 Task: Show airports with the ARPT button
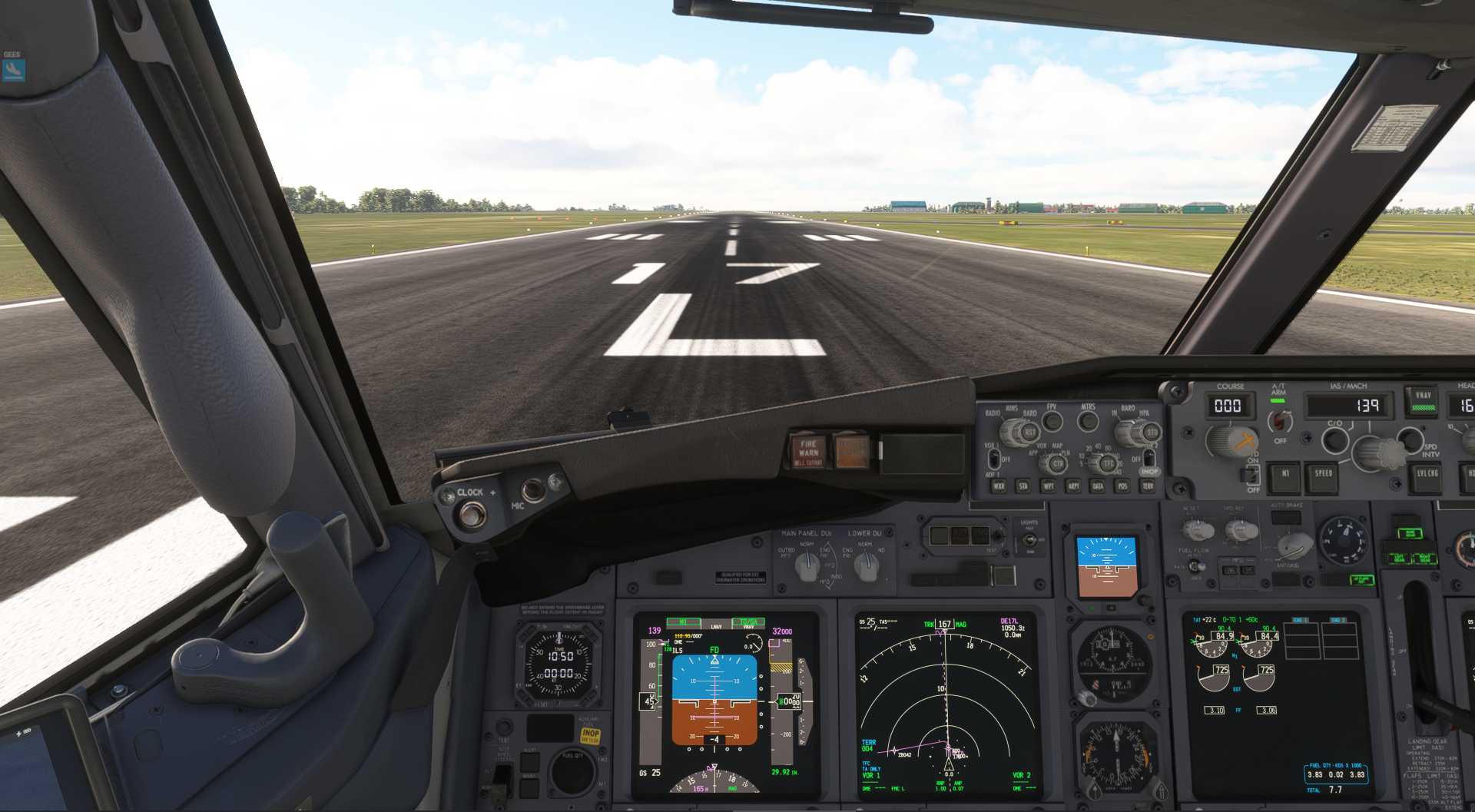[x=1073, y=486]
